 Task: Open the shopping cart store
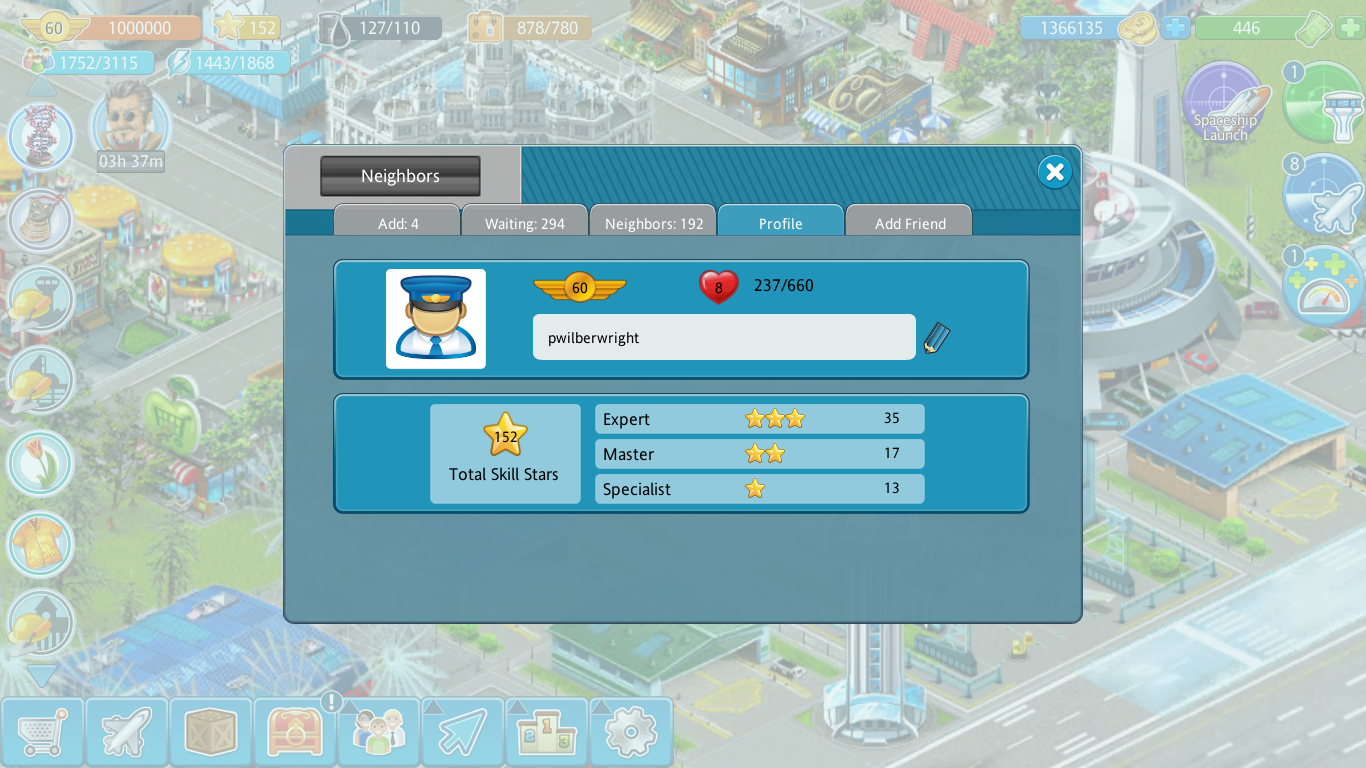tap(42, 733)
